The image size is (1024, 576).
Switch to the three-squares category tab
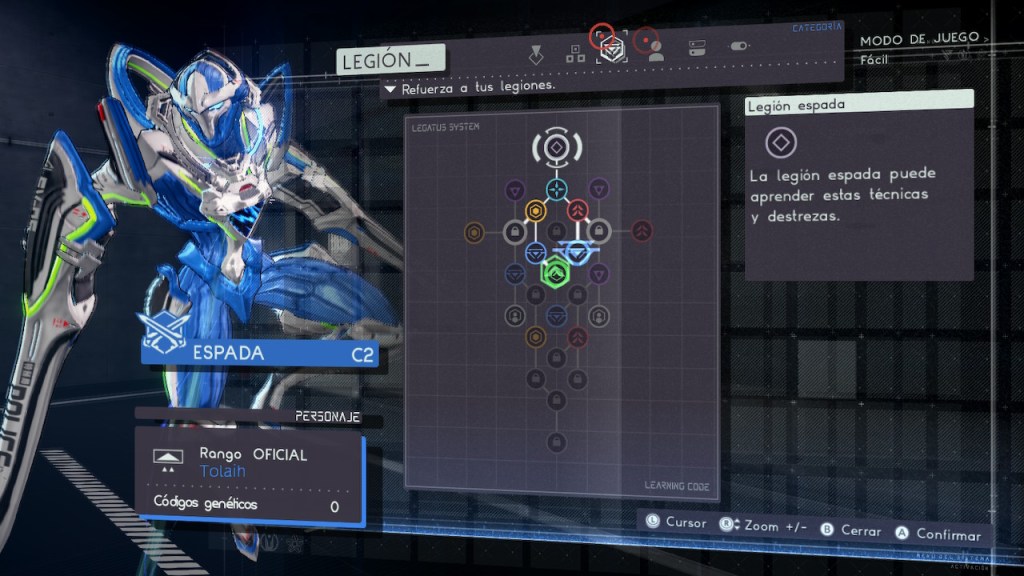tap(575, 53)
